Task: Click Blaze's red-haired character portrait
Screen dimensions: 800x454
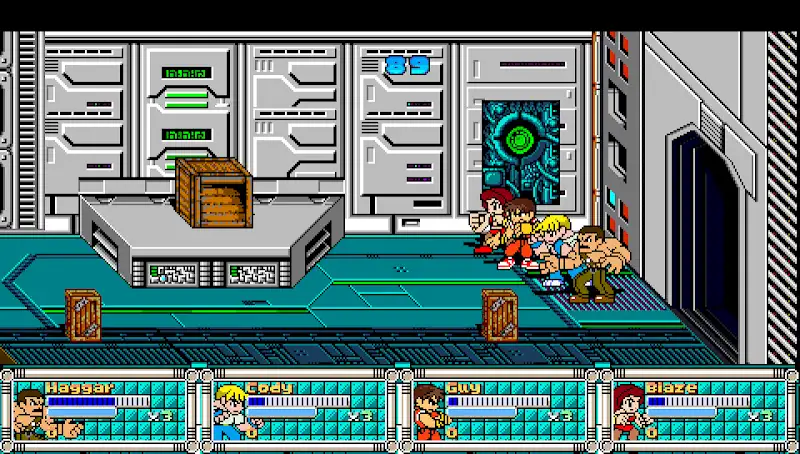Action: [x=628, y=412]
